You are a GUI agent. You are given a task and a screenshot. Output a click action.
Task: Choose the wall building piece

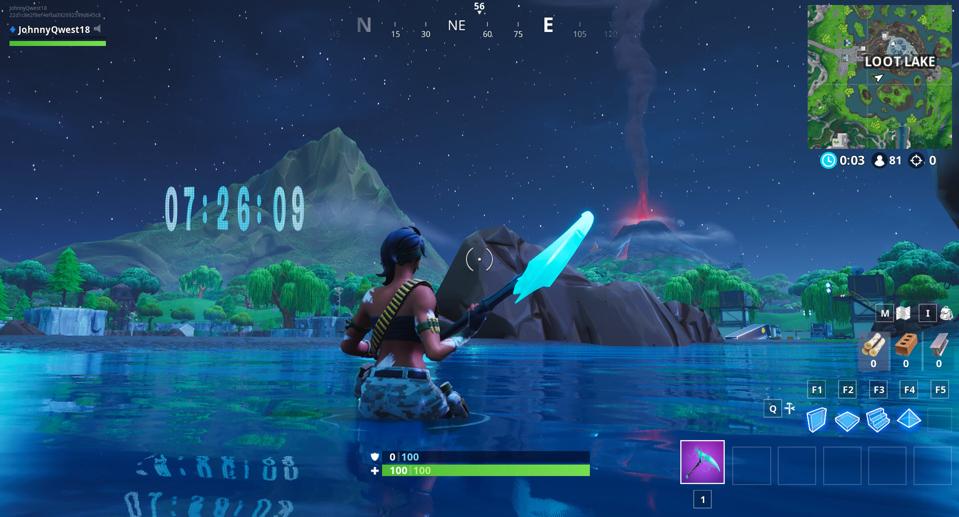(x=817, y=420)
